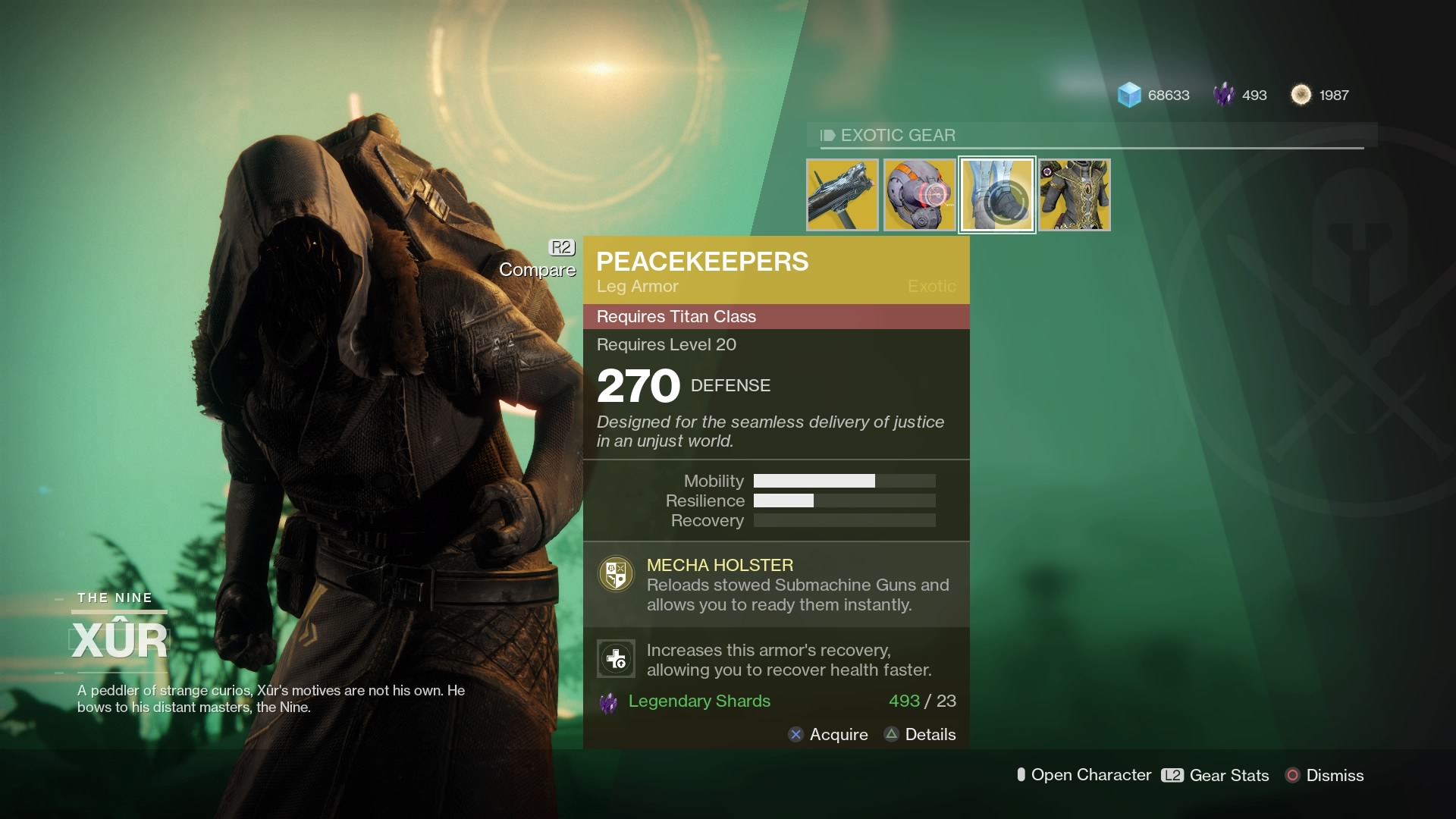Open the Legendary Shards cost row
The image size is (1456, 819).
tap(776, 701)
